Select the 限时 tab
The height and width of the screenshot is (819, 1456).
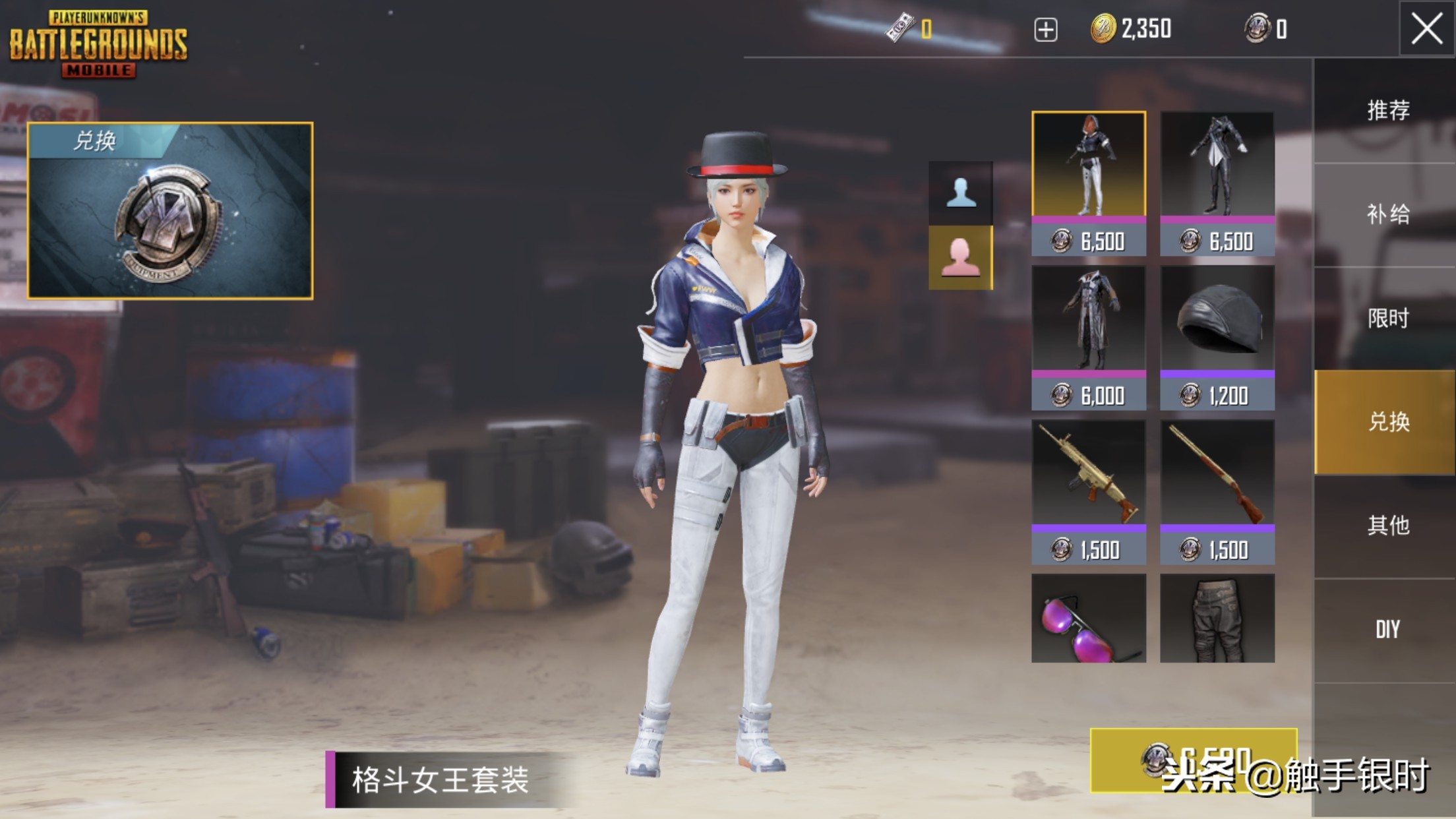click(1387, 318)
